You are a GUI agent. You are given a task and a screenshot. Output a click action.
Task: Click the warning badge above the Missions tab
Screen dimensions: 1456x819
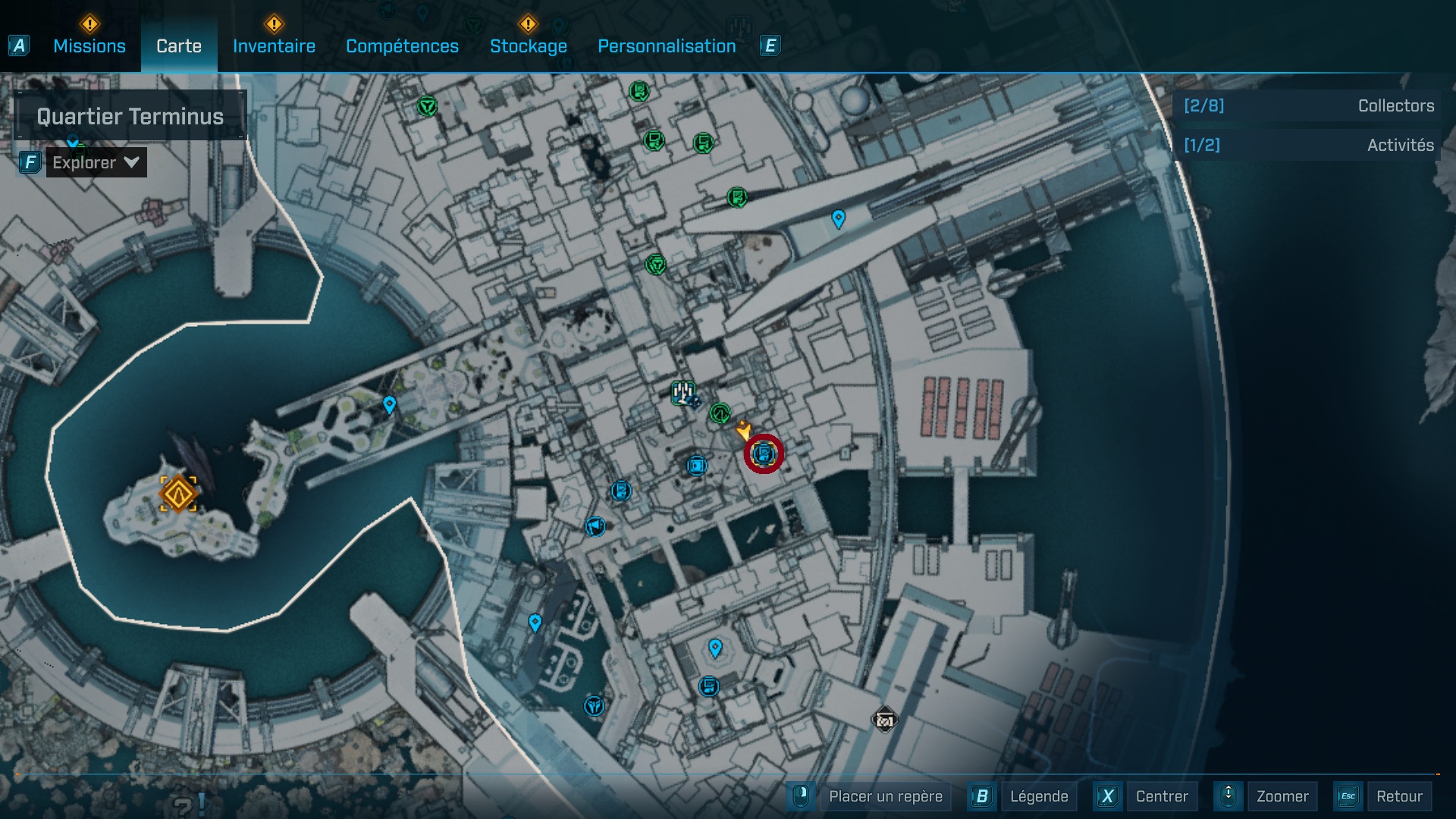(89, 24)
